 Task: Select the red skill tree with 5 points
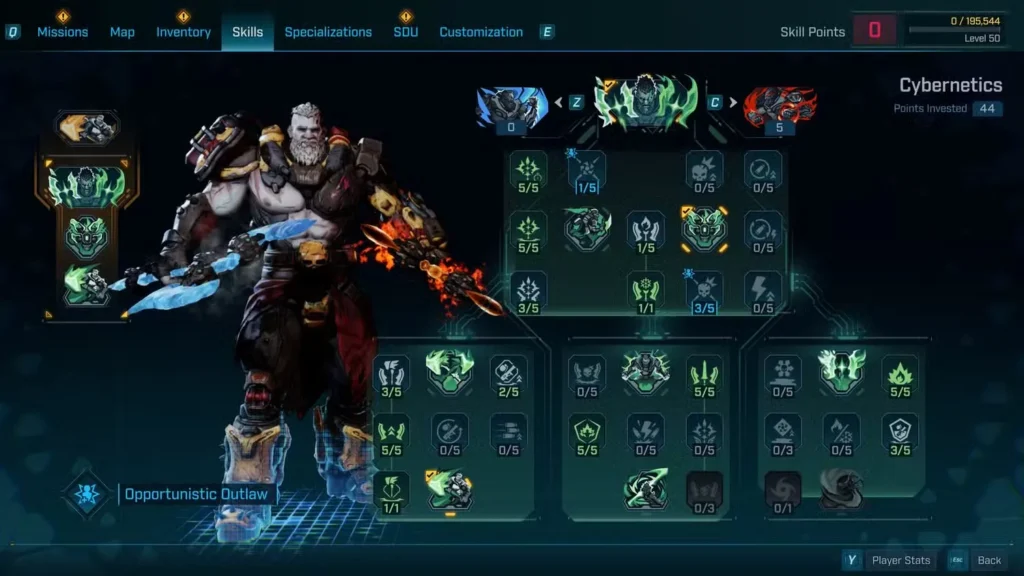click(x=779, y=106)
